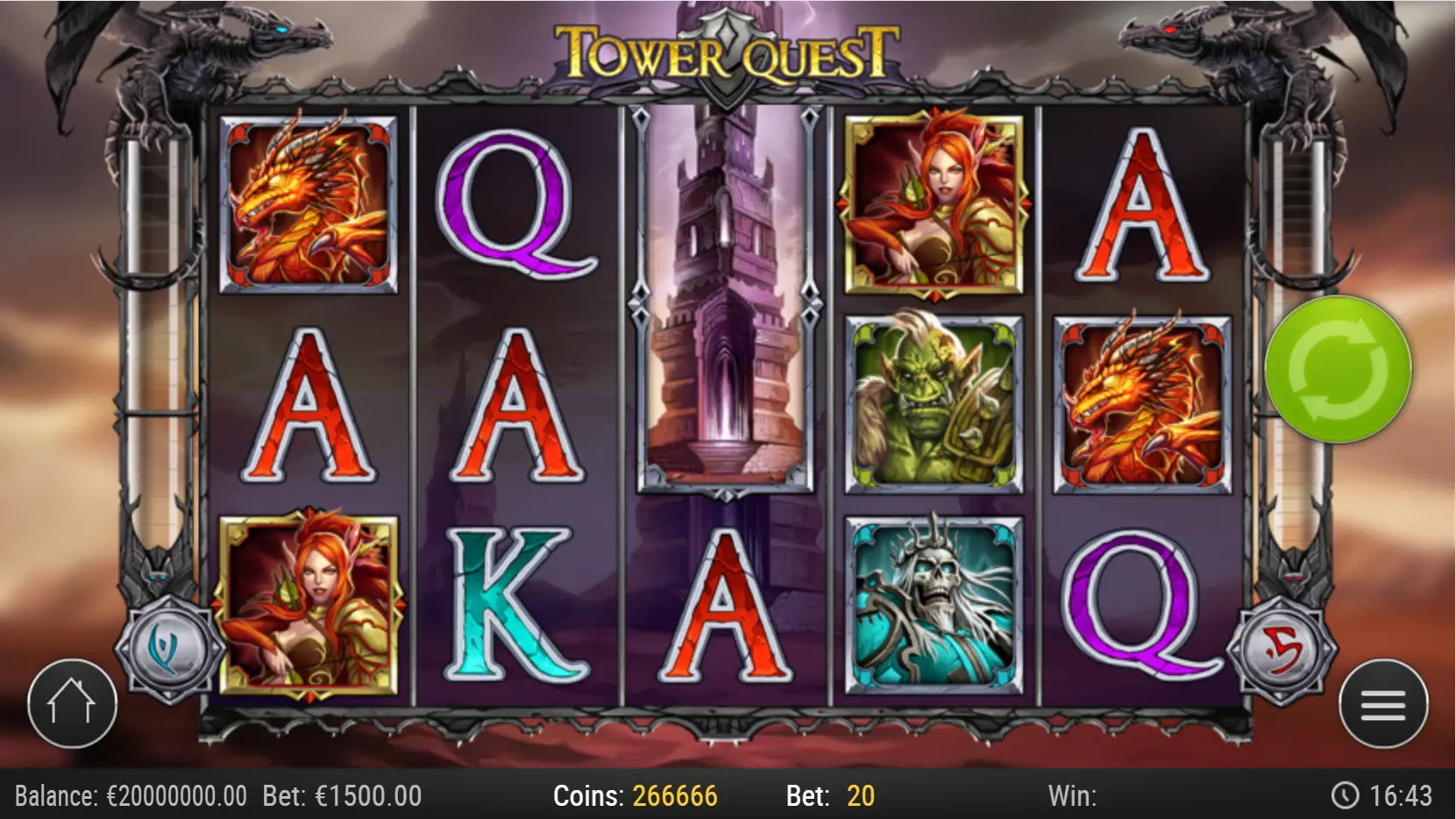1456x819 pixels.
Task: Click the Win field in the bottom bar
Action: coord(1075,796)
